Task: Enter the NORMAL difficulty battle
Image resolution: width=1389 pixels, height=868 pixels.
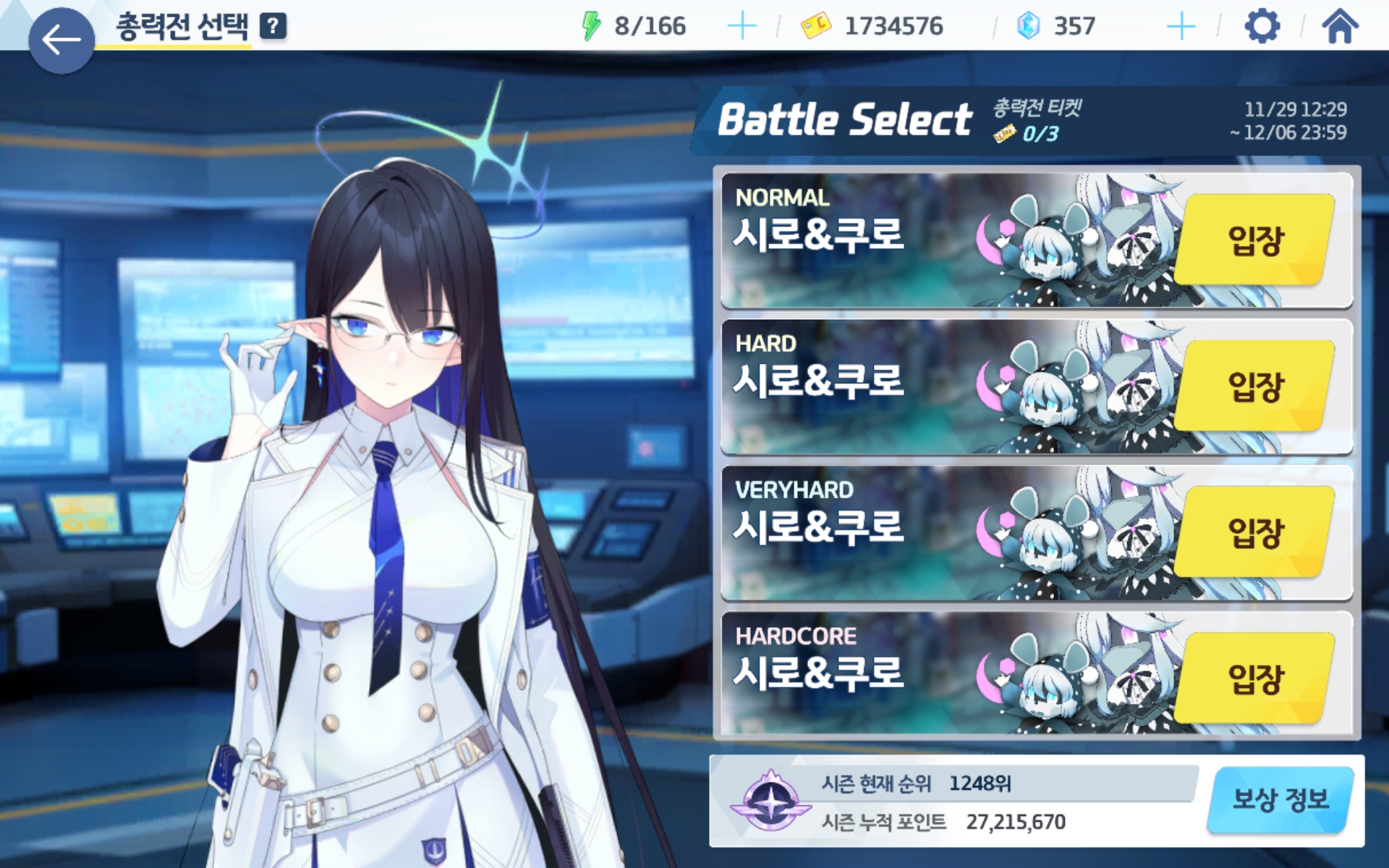Action: click(1254, 240)
